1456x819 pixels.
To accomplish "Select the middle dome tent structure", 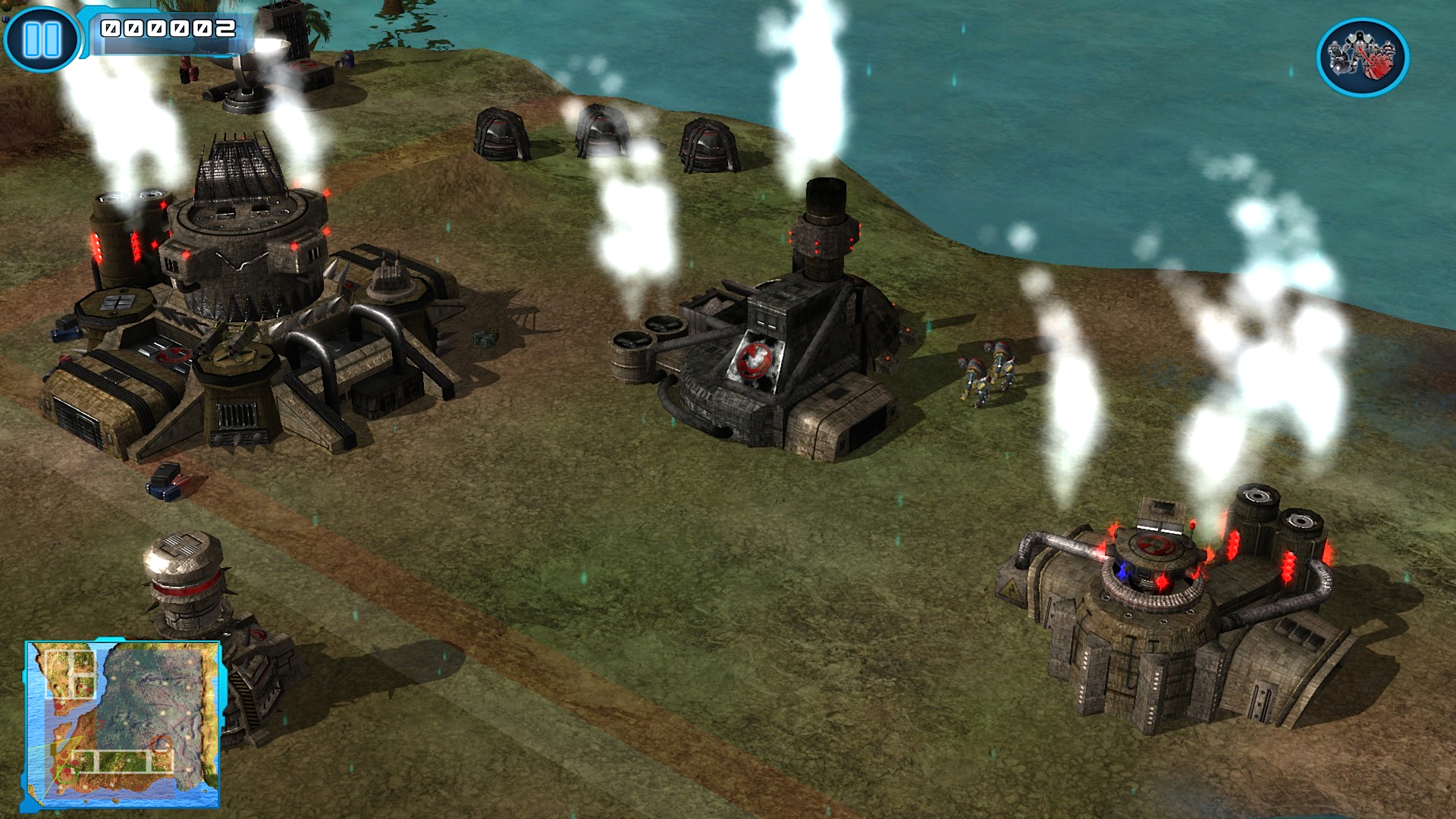I will pyautogui.click(x=603, y=129).
